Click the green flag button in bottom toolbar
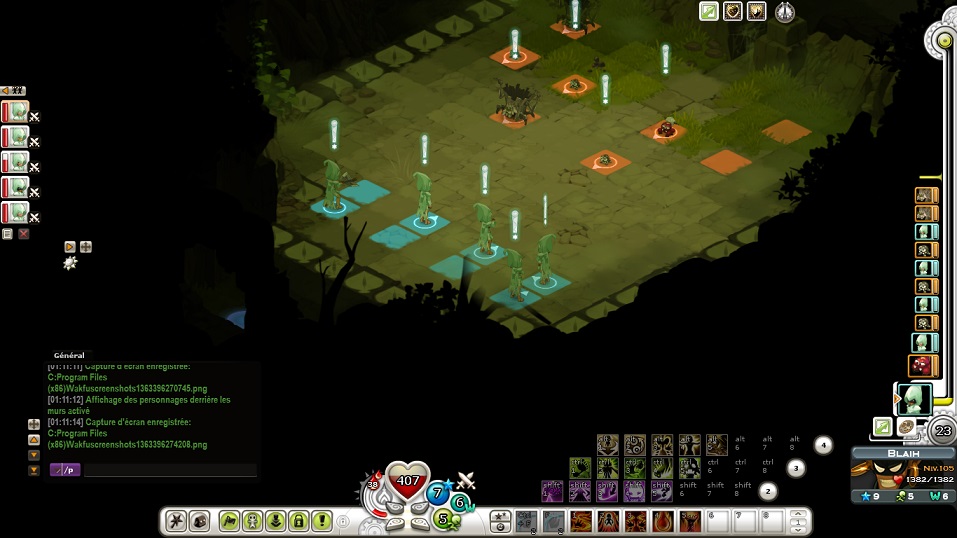This screenshot has height=538, width=957. pos(229,521)
